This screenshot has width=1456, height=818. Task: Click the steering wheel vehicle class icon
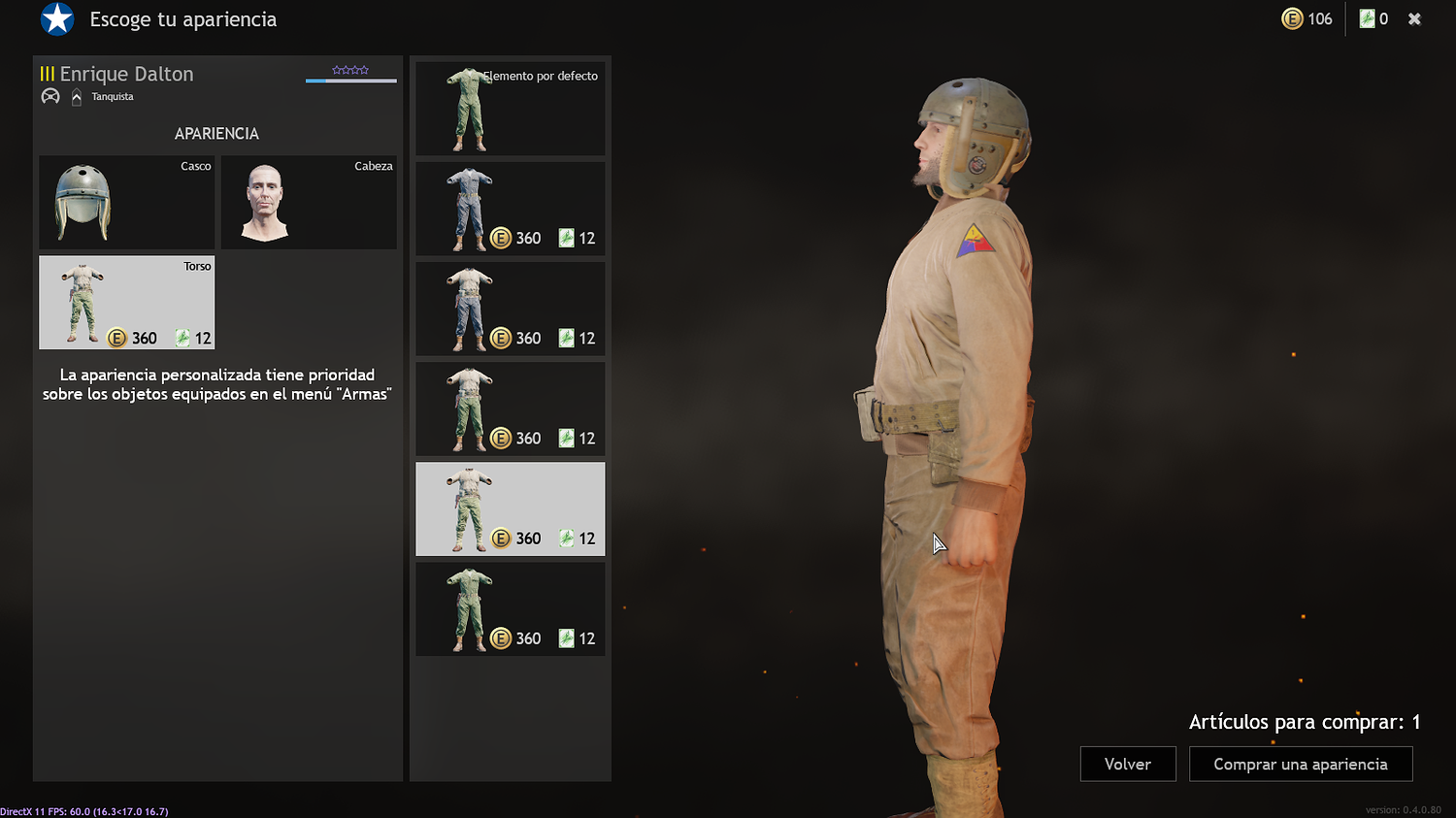pyautogui.click(x=50, y=95)
